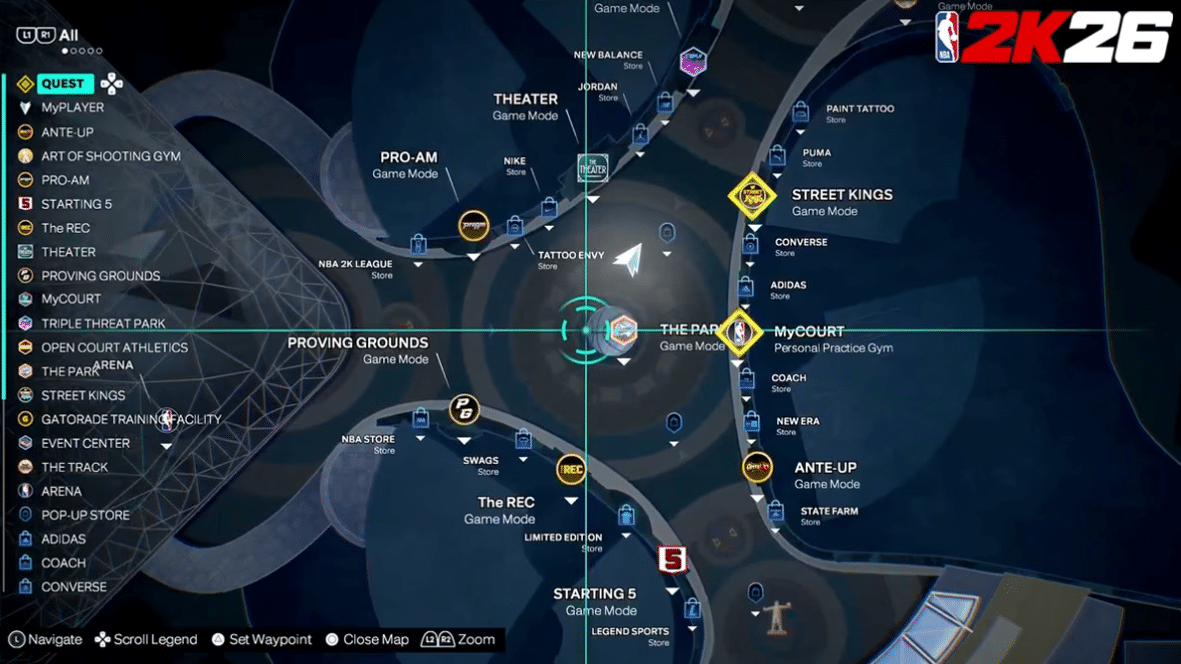The height and width of the screenshot is (664, 1181).
Task: Select POP-UP STORE in the legend
Action: point(85,515)
